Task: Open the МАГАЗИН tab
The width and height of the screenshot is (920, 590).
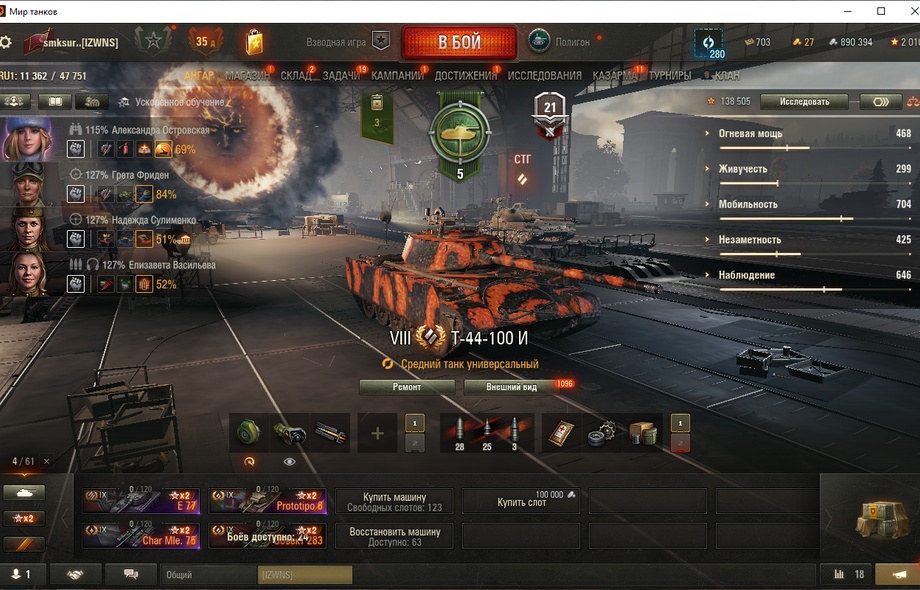Action: coord(247,76)
